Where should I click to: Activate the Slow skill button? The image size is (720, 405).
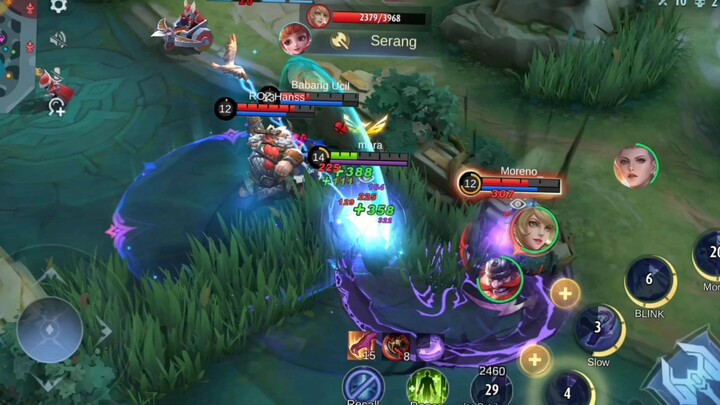pyautogui.click(x=598, y=330)
